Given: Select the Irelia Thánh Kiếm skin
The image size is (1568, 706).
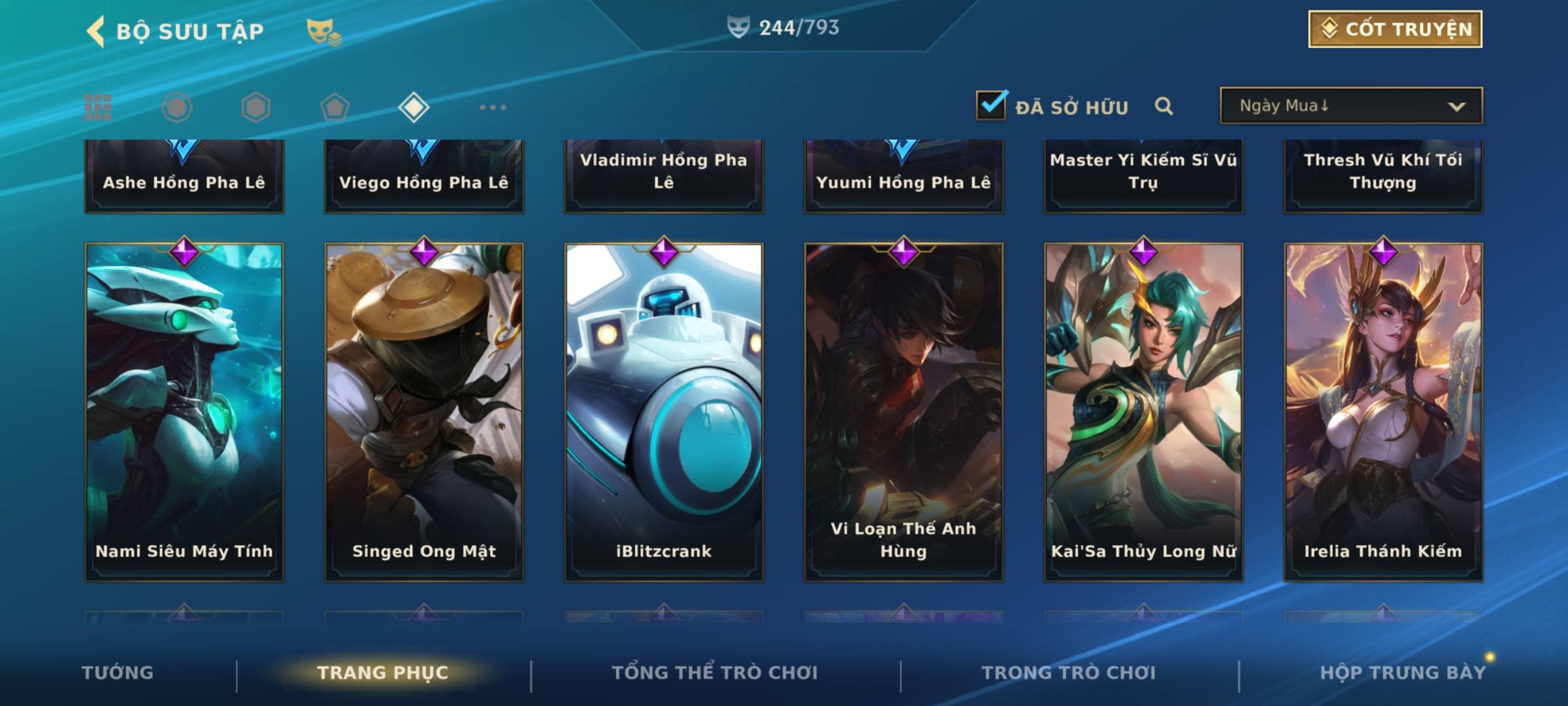Looking at the screenshot, I should pos(1383,412).
